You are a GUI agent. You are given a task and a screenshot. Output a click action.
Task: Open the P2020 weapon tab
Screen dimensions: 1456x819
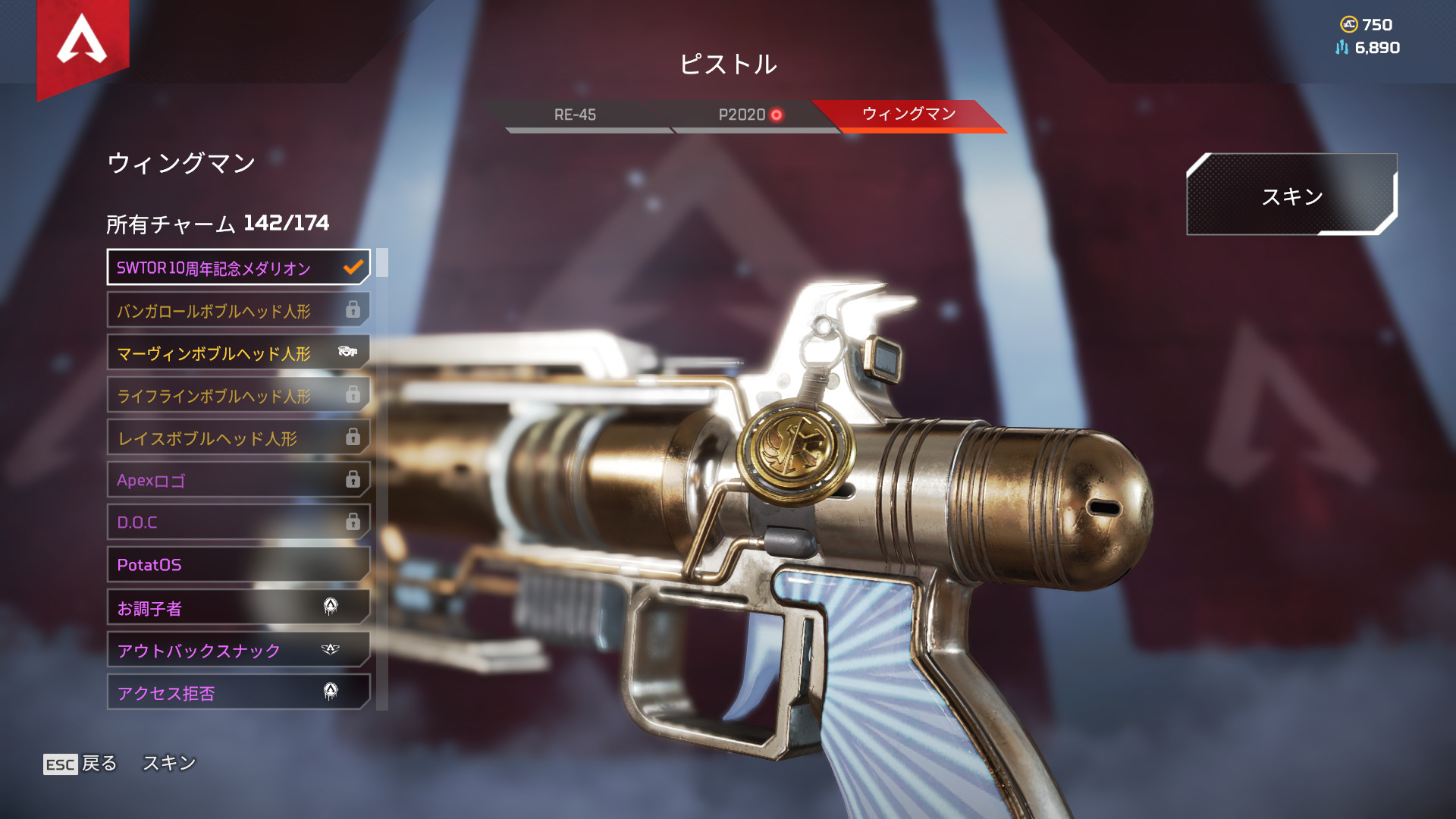[x=743, y=115]
